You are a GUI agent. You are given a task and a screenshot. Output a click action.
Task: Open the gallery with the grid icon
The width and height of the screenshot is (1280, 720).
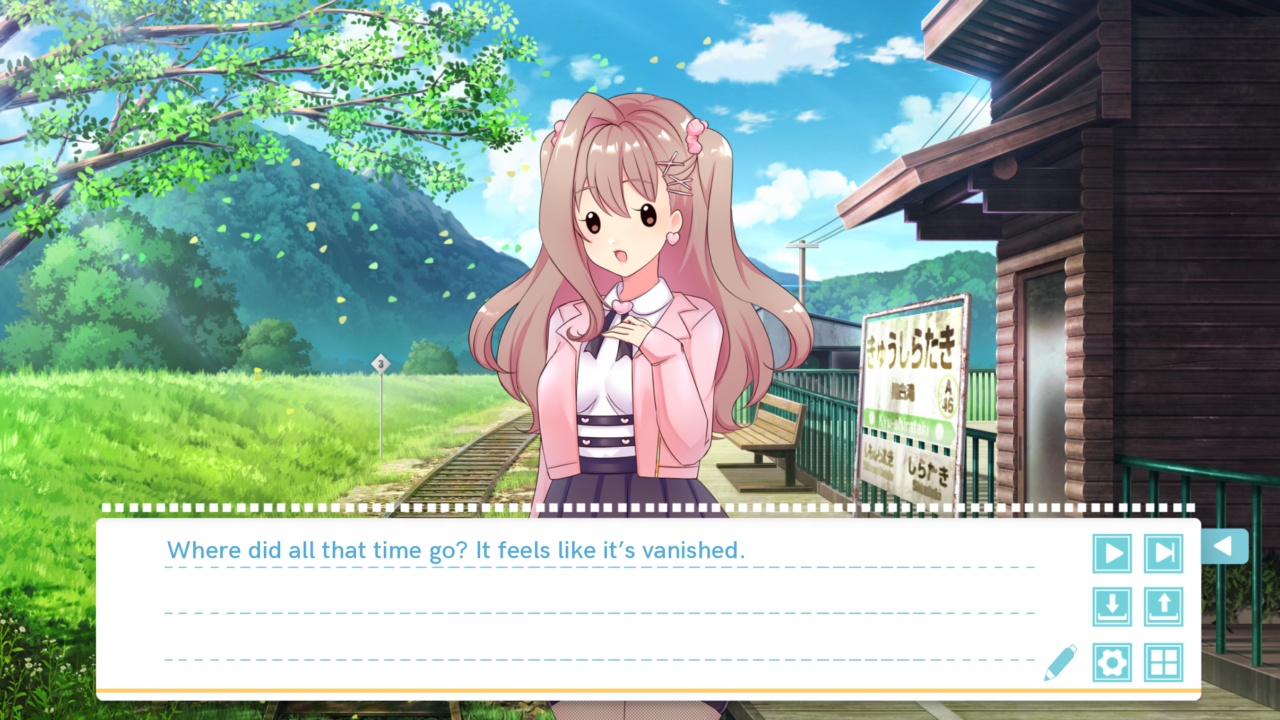(x=1164, y=662)
